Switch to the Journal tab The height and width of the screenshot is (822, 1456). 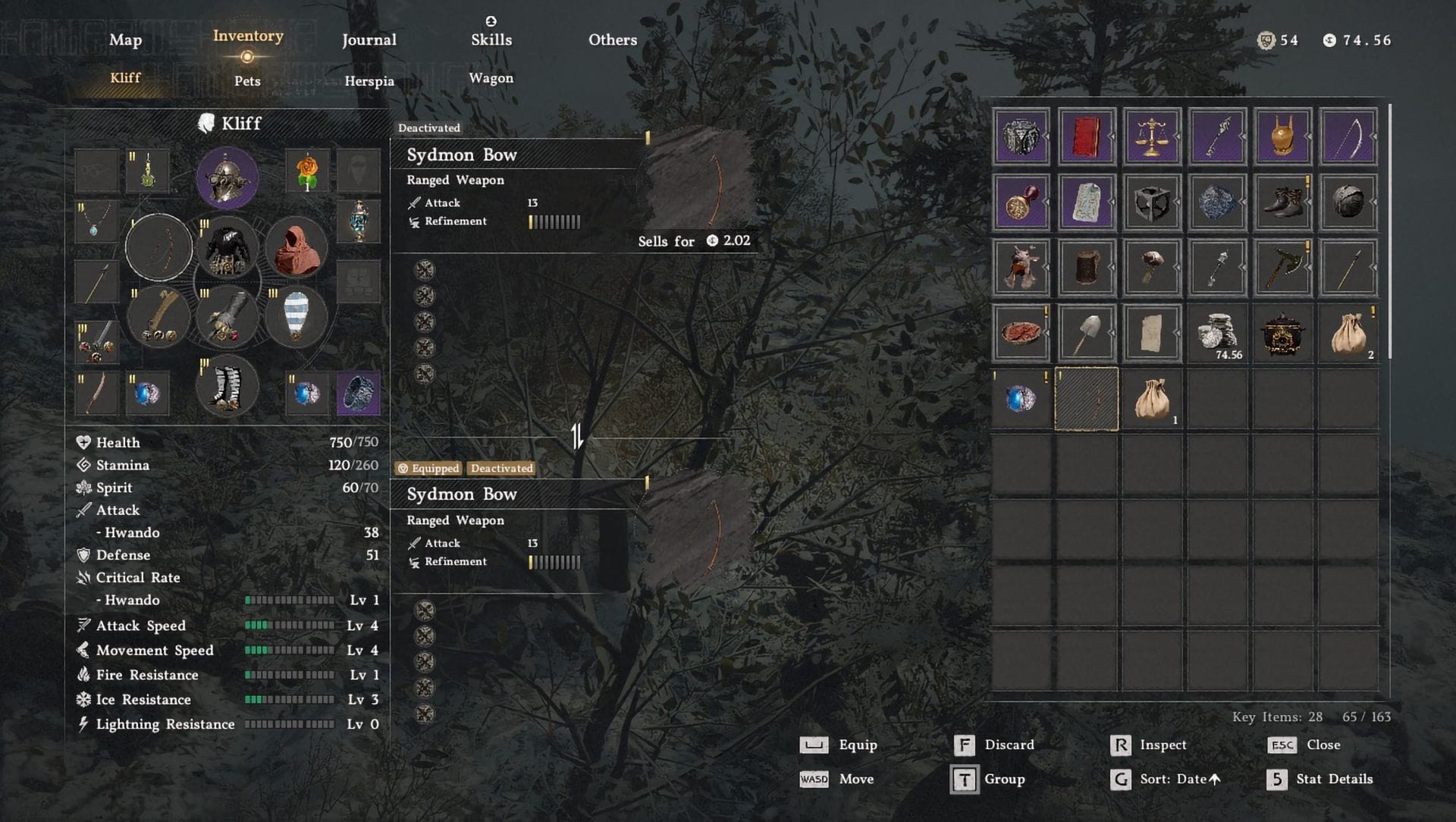[369, 40]
